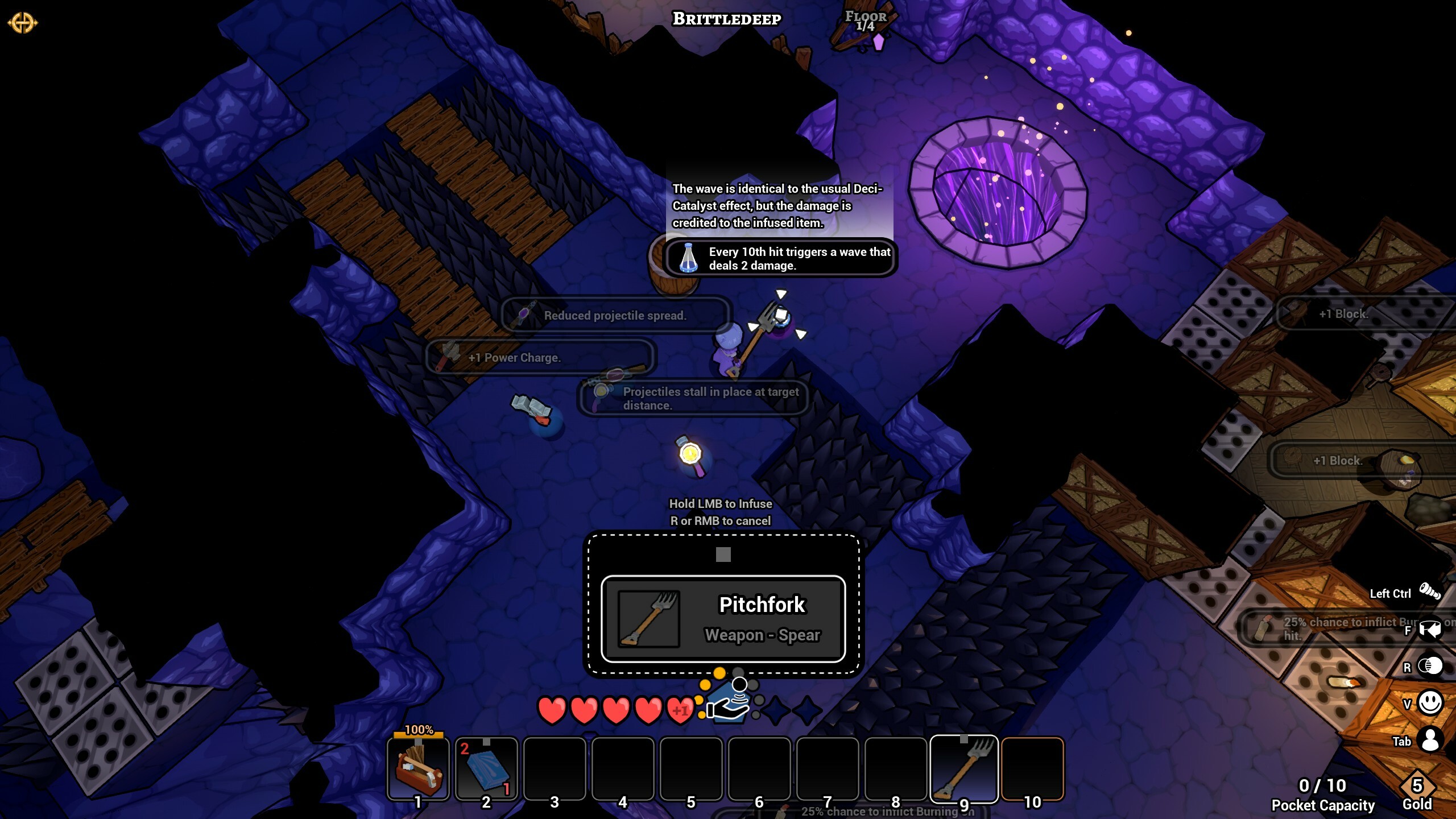Open the smiley face emote wheel
Viewport: 1456px width, 819px height.
point(1430,703)
